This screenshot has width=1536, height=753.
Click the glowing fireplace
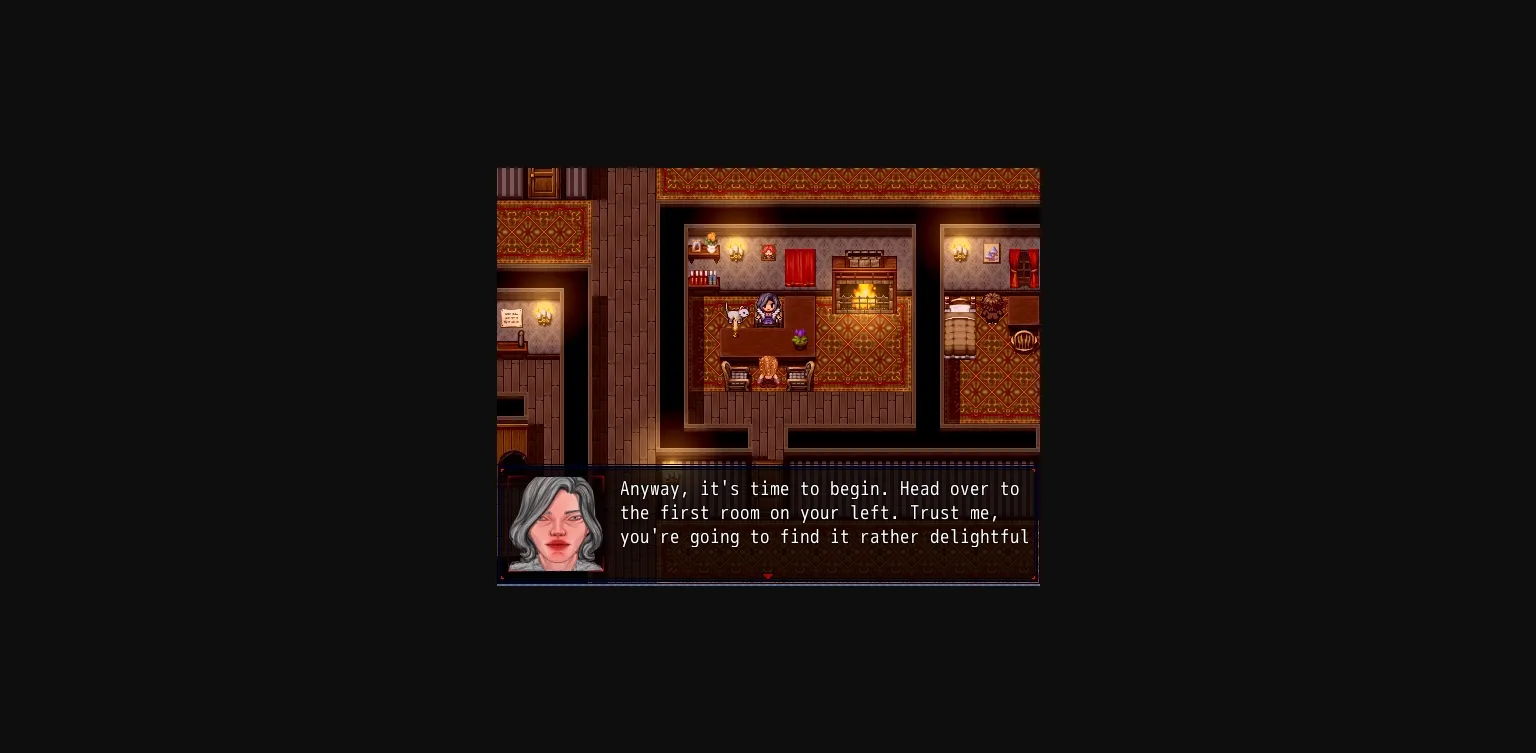[862, 293]
